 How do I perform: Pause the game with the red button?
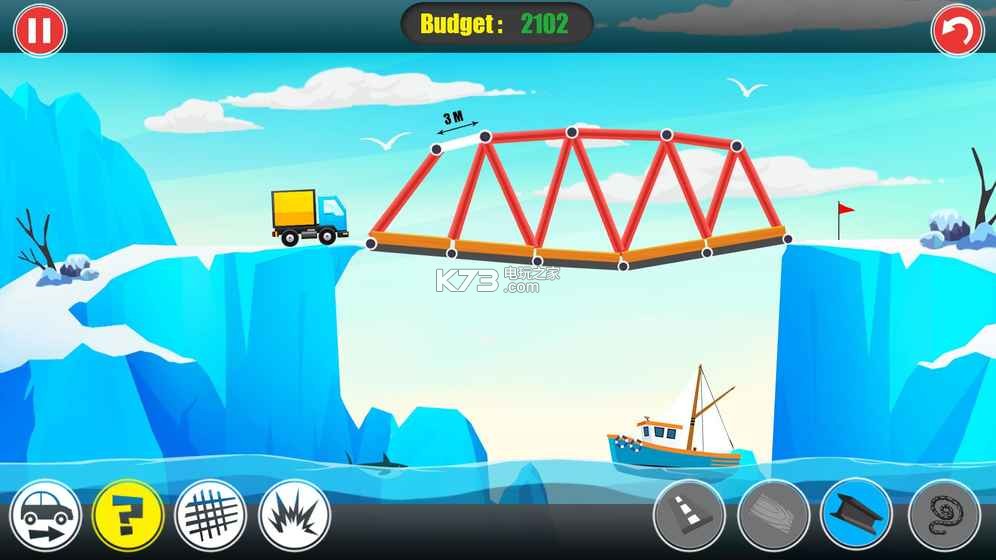pyautogui.click(x=39, y=30)
